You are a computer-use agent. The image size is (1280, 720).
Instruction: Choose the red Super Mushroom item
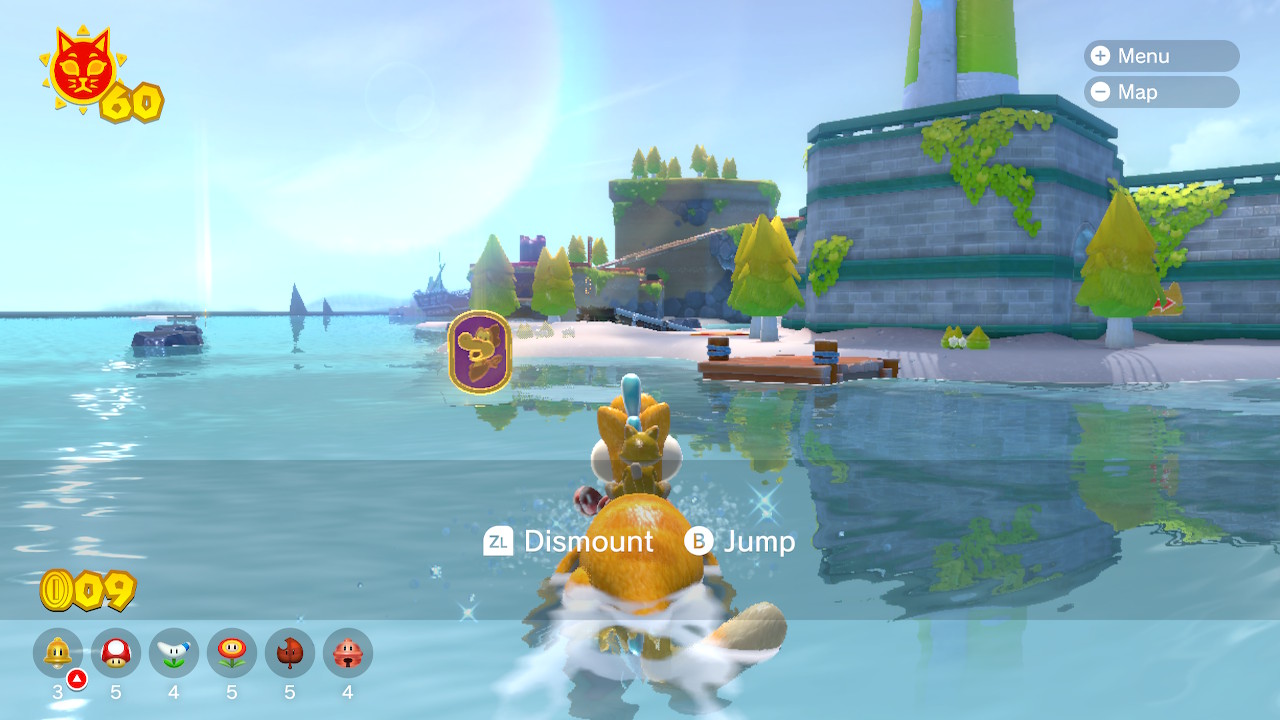pyautogui.click(x=116, y=653)
